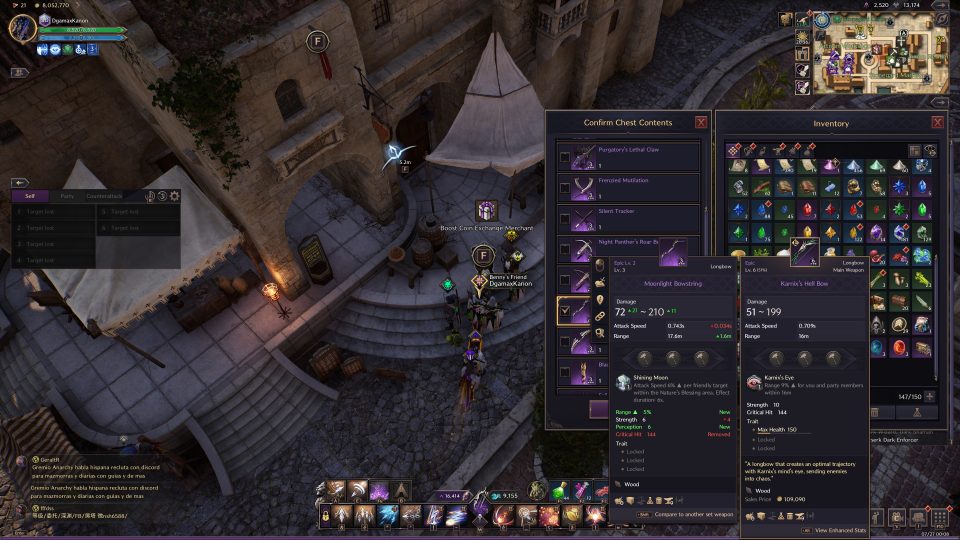Choose Silent Tracker from the chest list
Screen dimensions: 960x540
pyautogui.click(x=628, y=218)
